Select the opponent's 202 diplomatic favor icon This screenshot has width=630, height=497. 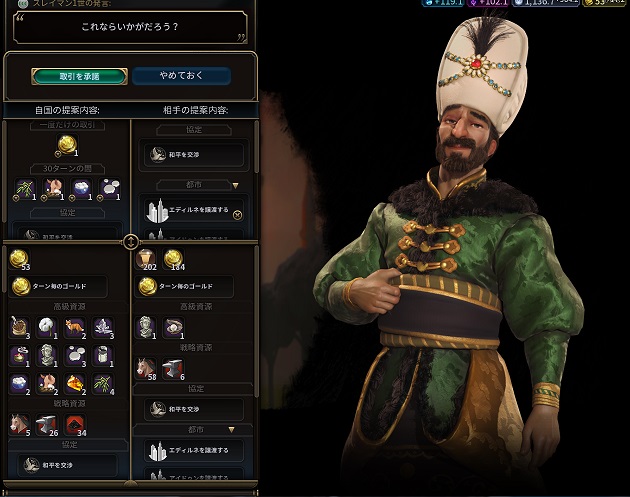coord(146,259)
